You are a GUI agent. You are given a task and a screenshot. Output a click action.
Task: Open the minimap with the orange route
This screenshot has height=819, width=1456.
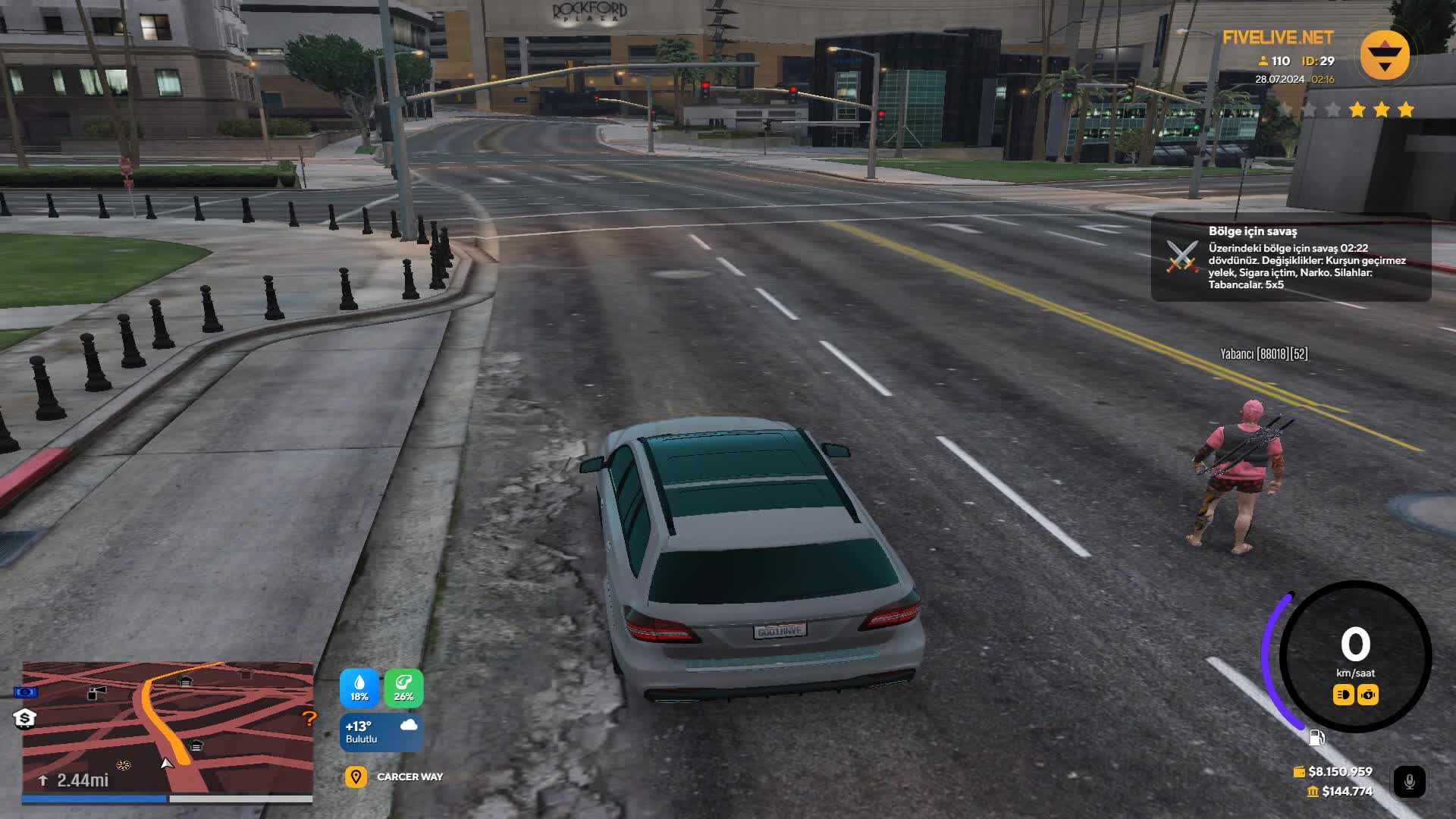click(x=168, y=728)
